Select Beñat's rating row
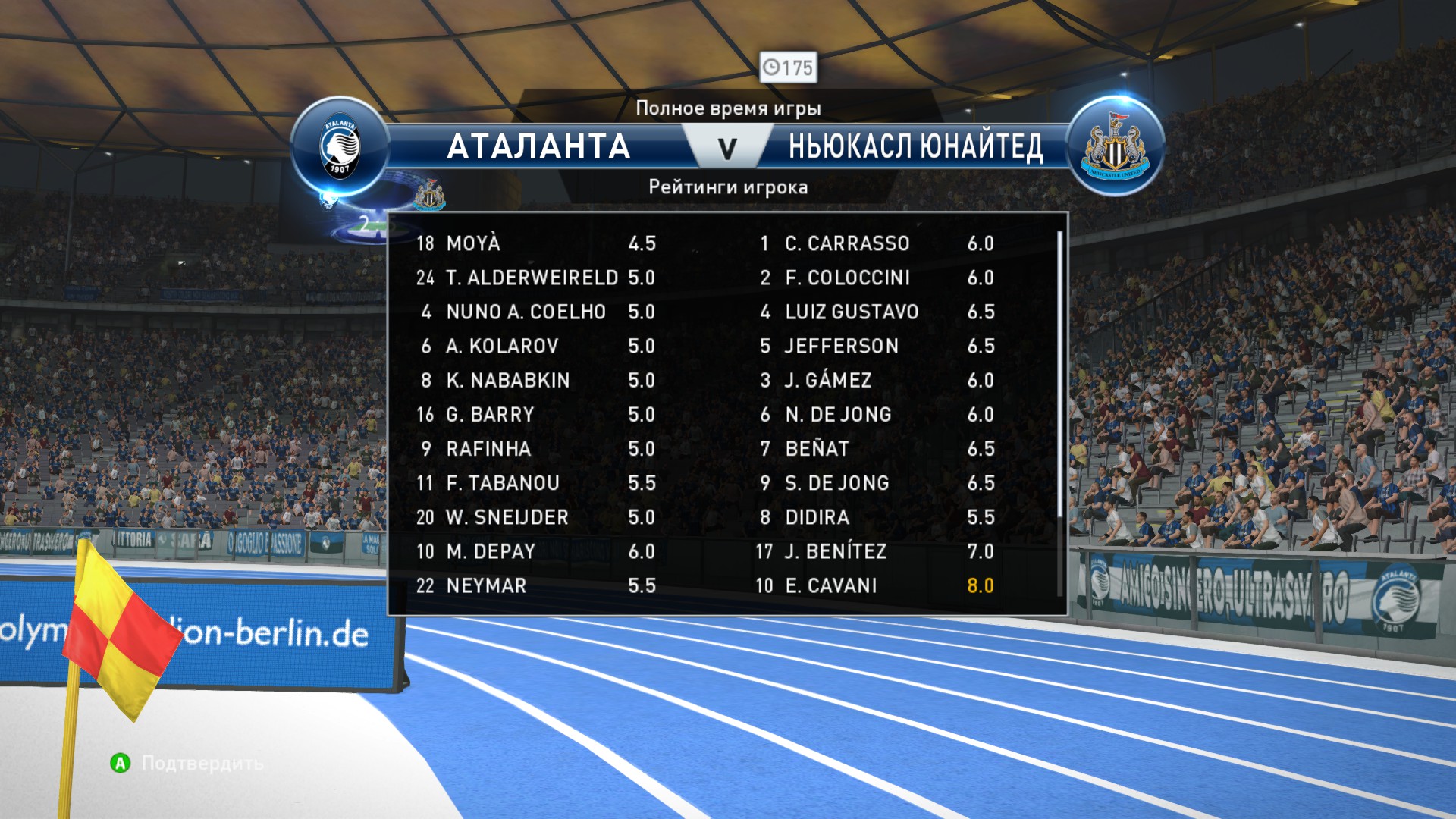Screen dimensions: 1456x819 [x=876, y=449]
